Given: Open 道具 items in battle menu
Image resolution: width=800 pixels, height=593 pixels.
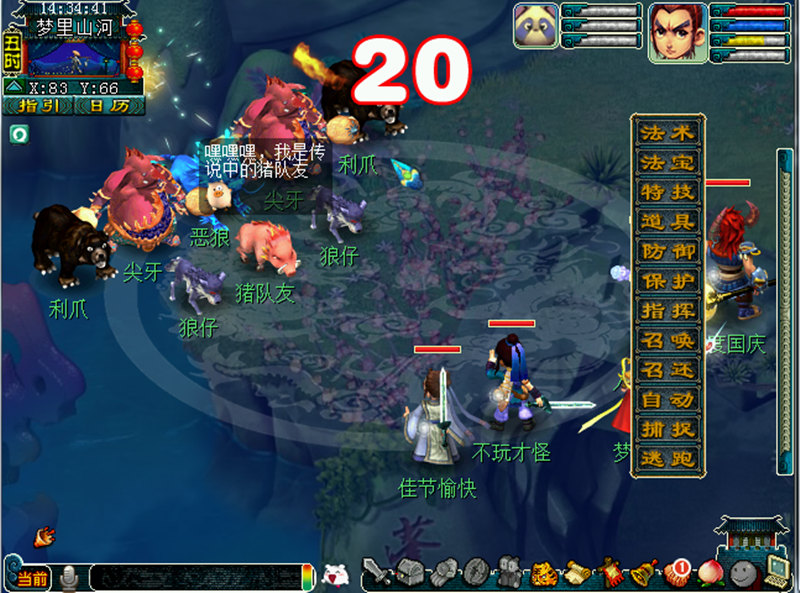Looking at the screenshot, I should (x=668, y=222).
